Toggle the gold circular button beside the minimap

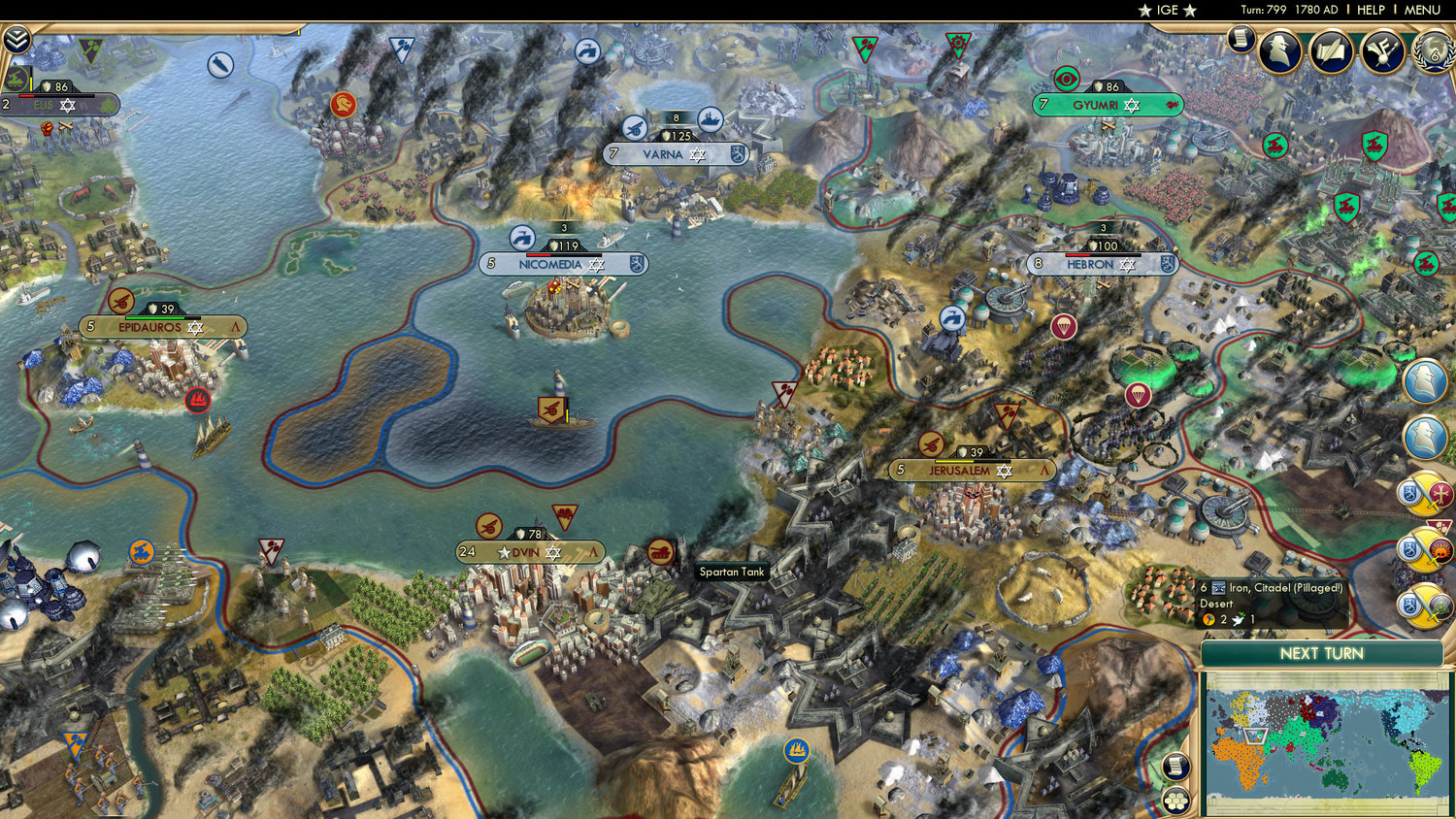pyautogui.click(x=1176, y=766)
